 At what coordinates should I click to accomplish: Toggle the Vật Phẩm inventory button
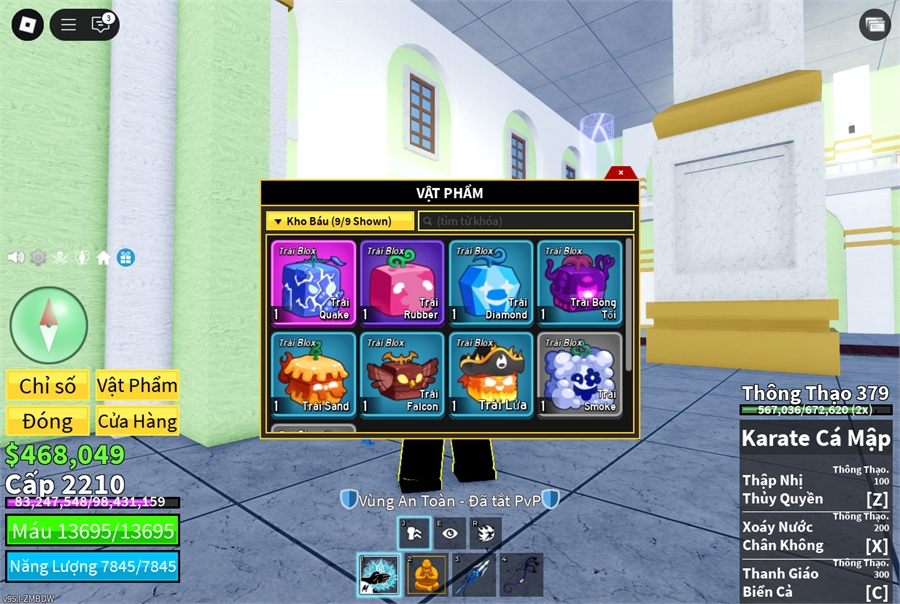[x=137, y=385]
